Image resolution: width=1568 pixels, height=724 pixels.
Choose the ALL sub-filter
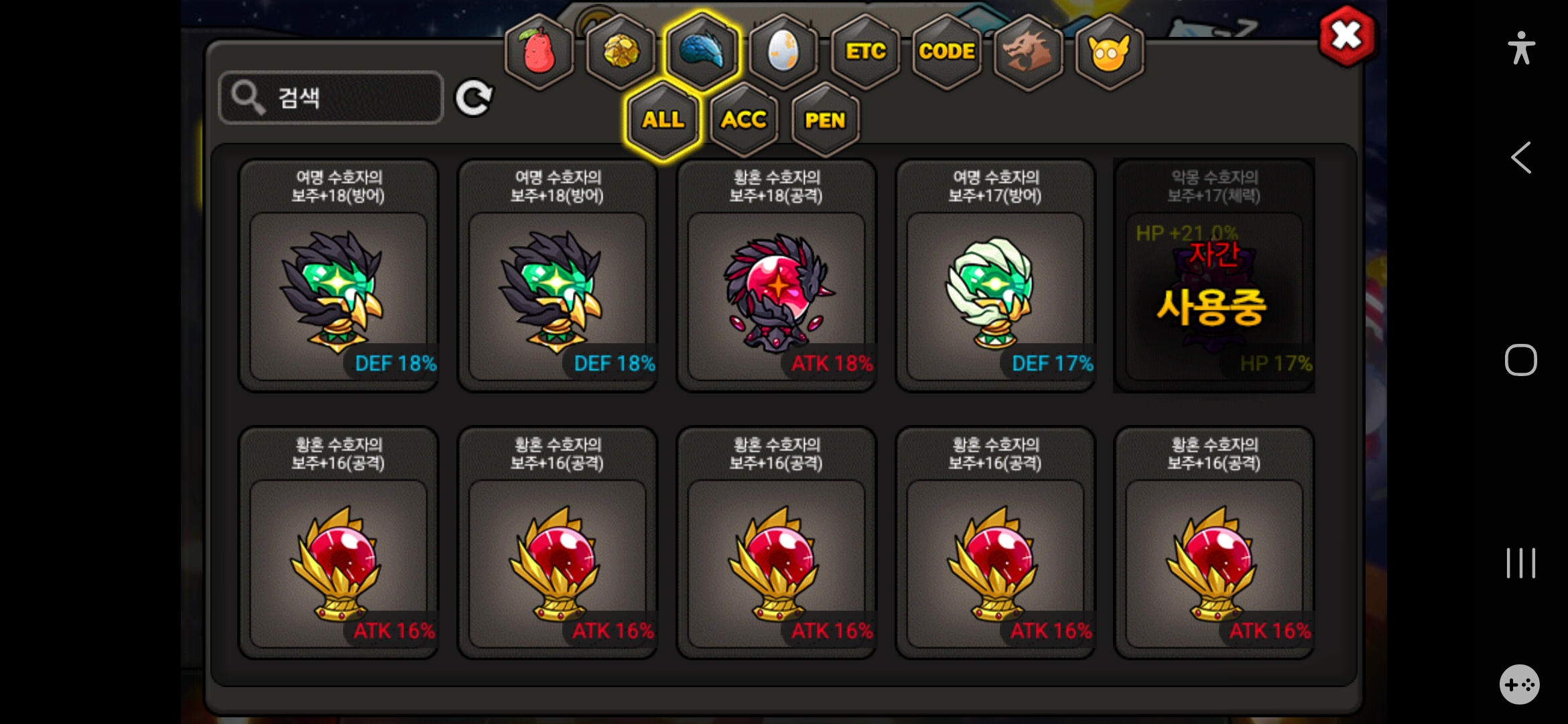click(663, 120)
